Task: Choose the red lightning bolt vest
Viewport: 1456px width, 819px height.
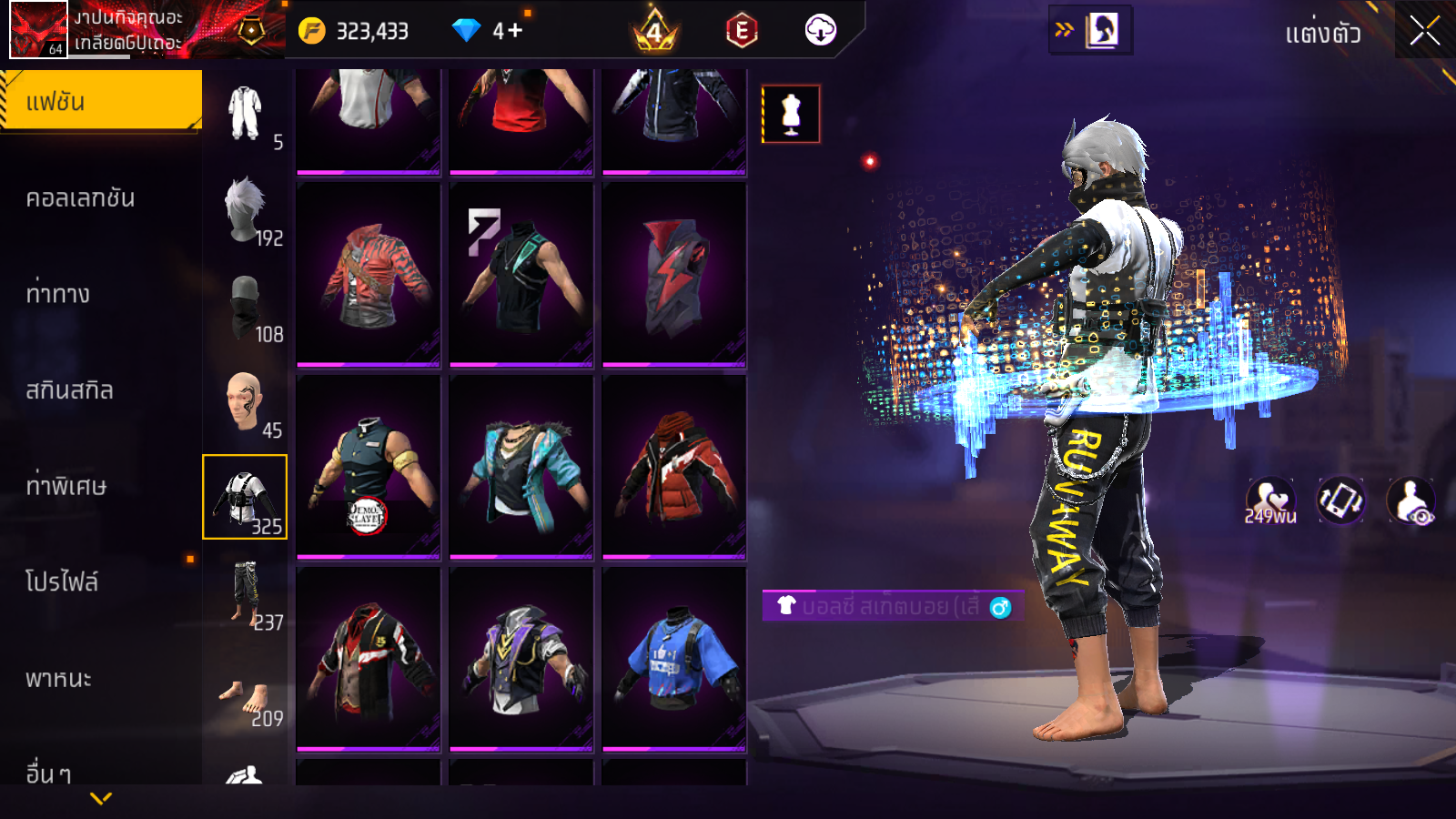Action: pyautogui.click(x=674, y=274)
